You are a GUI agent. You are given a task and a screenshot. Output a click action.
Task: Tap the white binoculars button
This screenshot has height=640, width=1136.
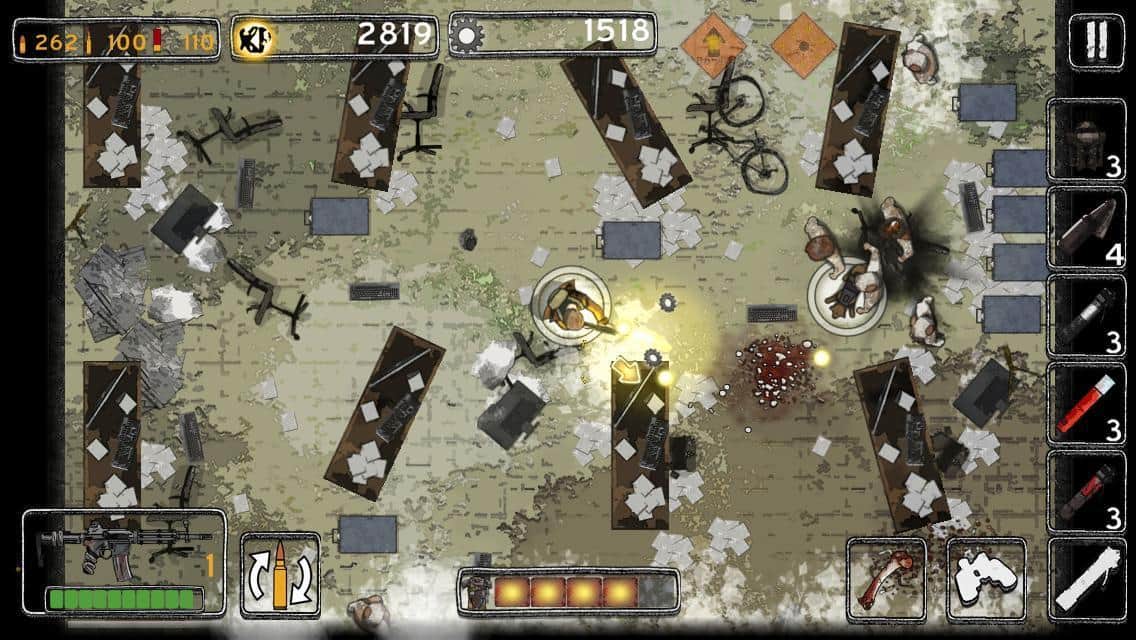pyautogui.click(x=986, y=579)
